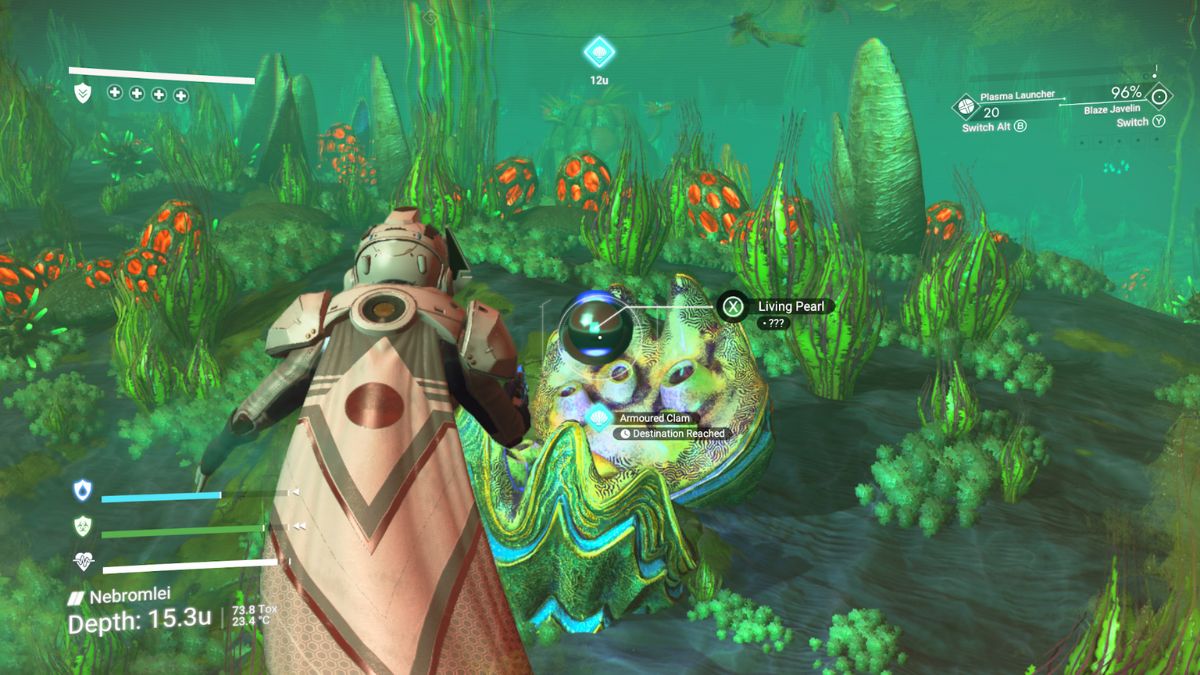Click the Armoured Clam destination marker icon
Screen dimensions: 1200x675
[x=599, y=418]
